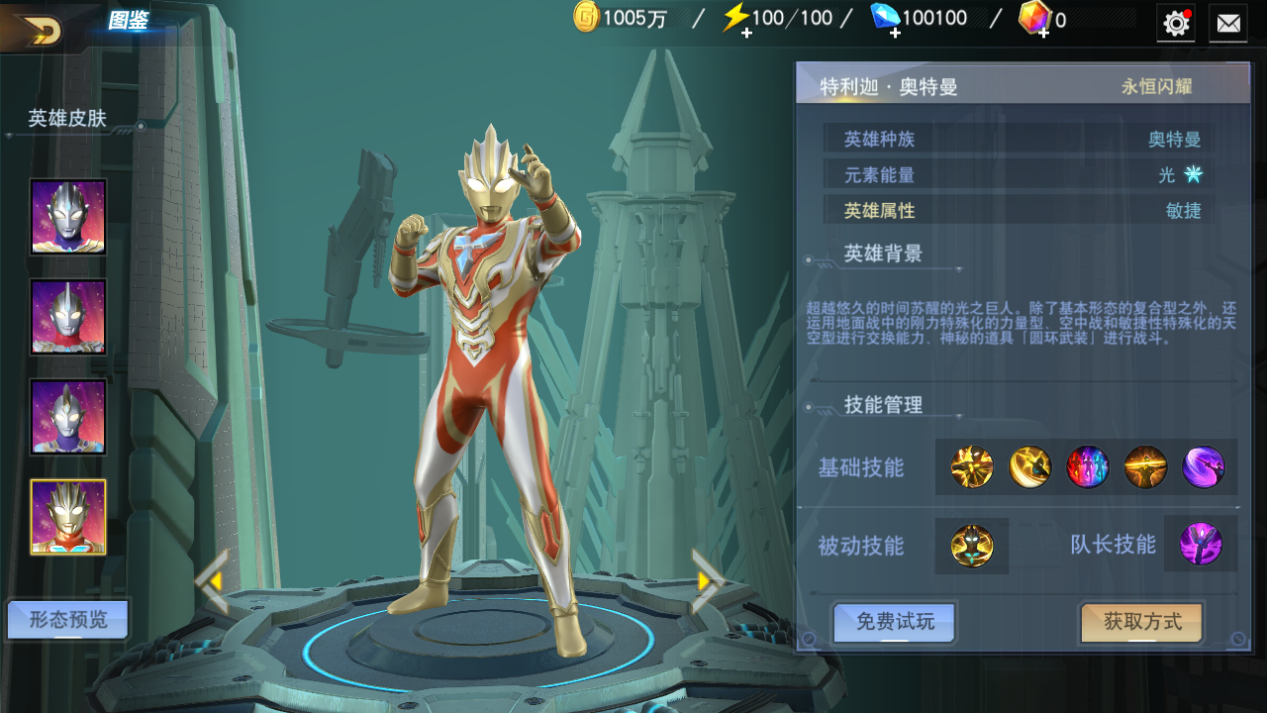The height and width of the screenshot is (713, 1267).
Task: Inspect the 队长技能 purple leader skill icon
Action: pos(1200,545)
